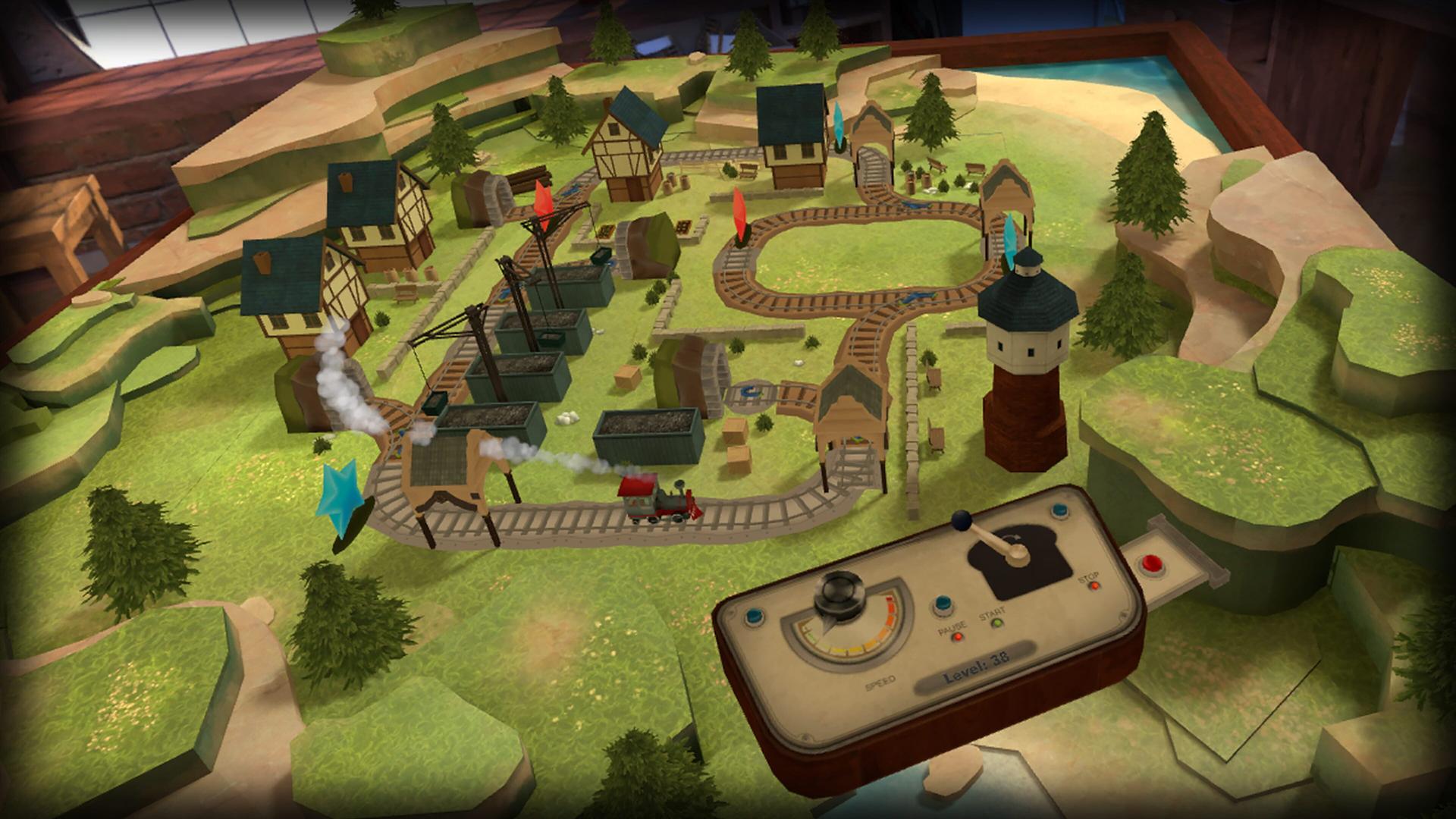Screen dimensions: 1456x819
Task: Click the blue button above the PAUSE light
Action: click(942, 604)
